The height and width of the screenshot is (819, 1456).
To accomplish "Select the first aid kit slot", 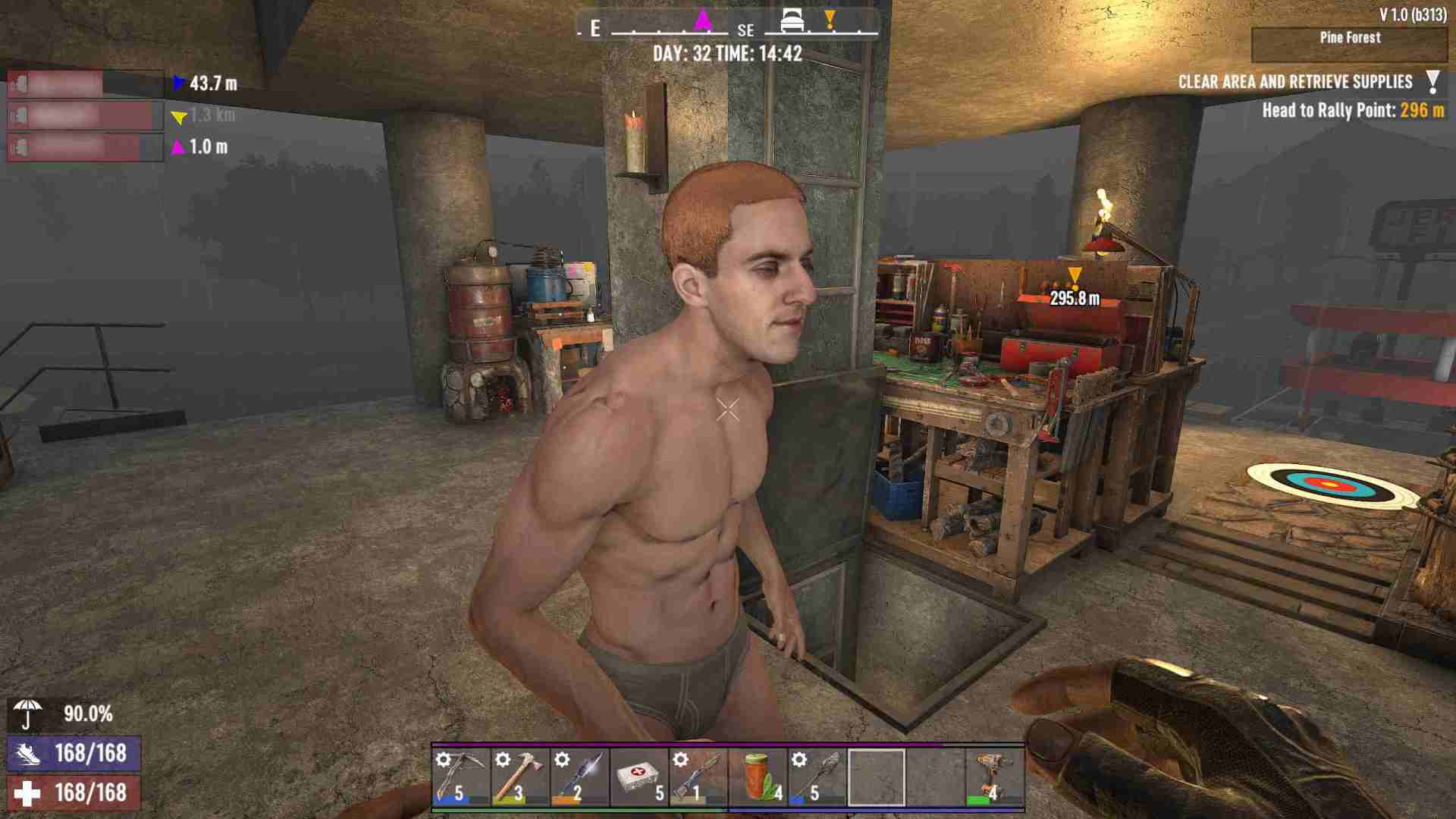I will pyautogui.click(x=639, y=777).
